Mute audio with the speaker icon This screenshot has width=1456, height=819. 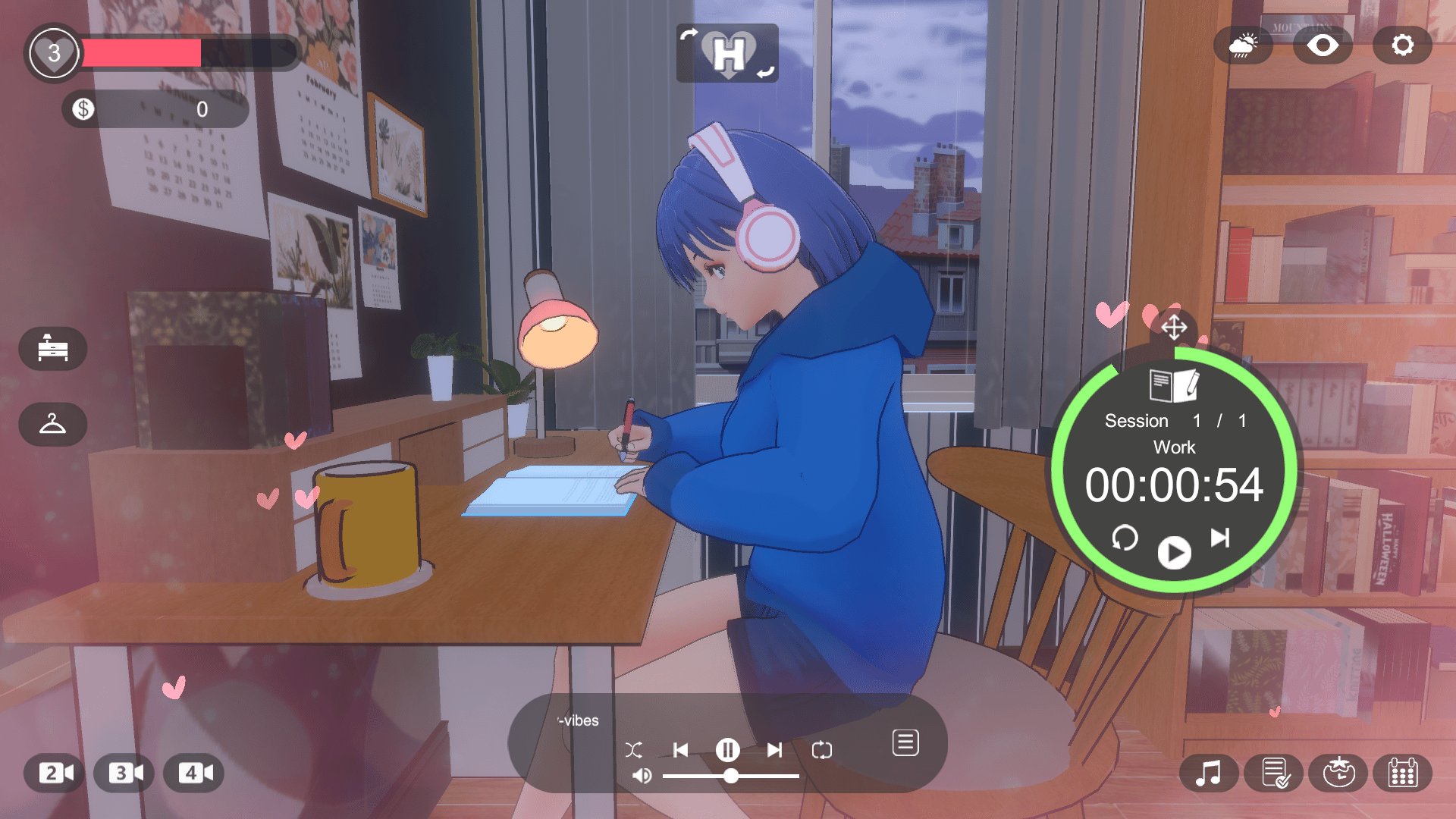coord(644,776)
